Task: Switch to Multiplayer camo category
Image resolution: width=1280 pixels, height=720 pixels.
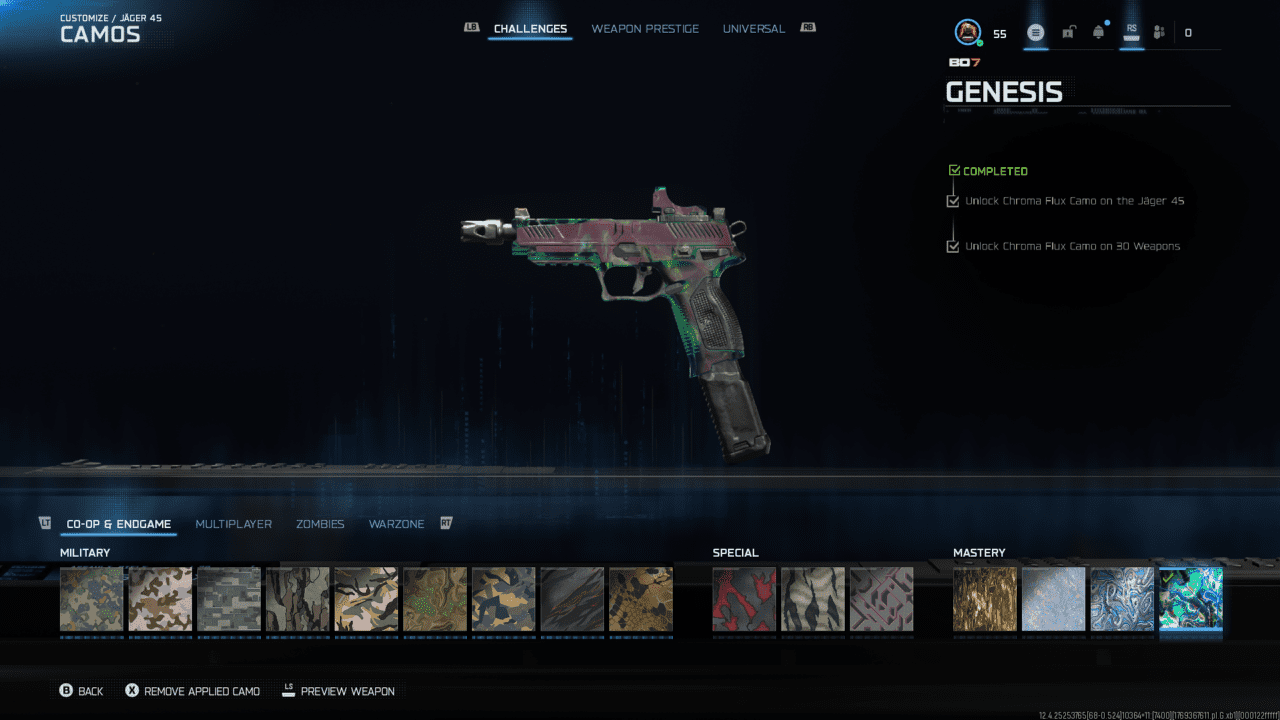Action: 233,524
